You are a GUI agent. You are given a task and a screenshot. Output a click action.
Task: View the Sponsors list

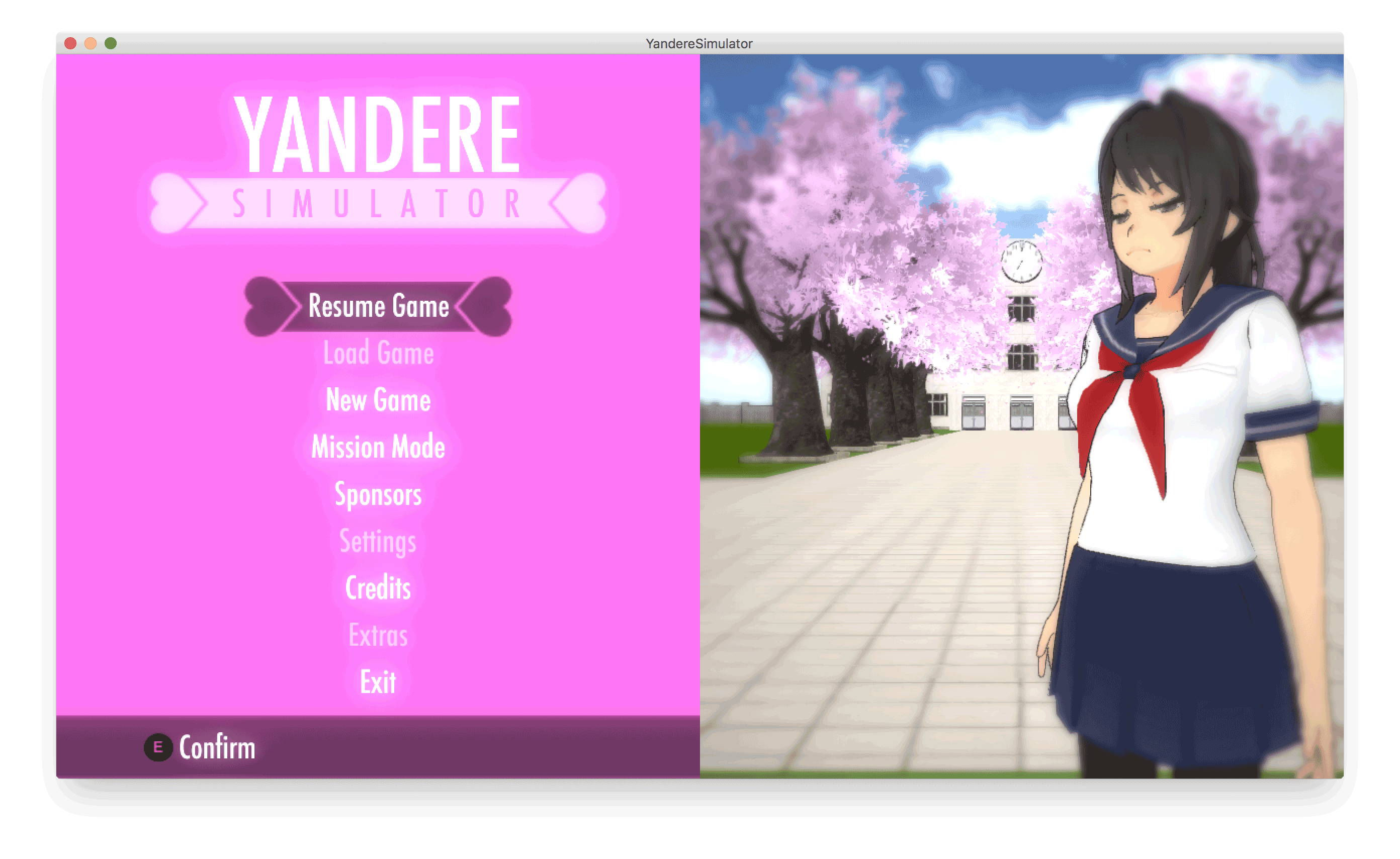tap(378, 495)
